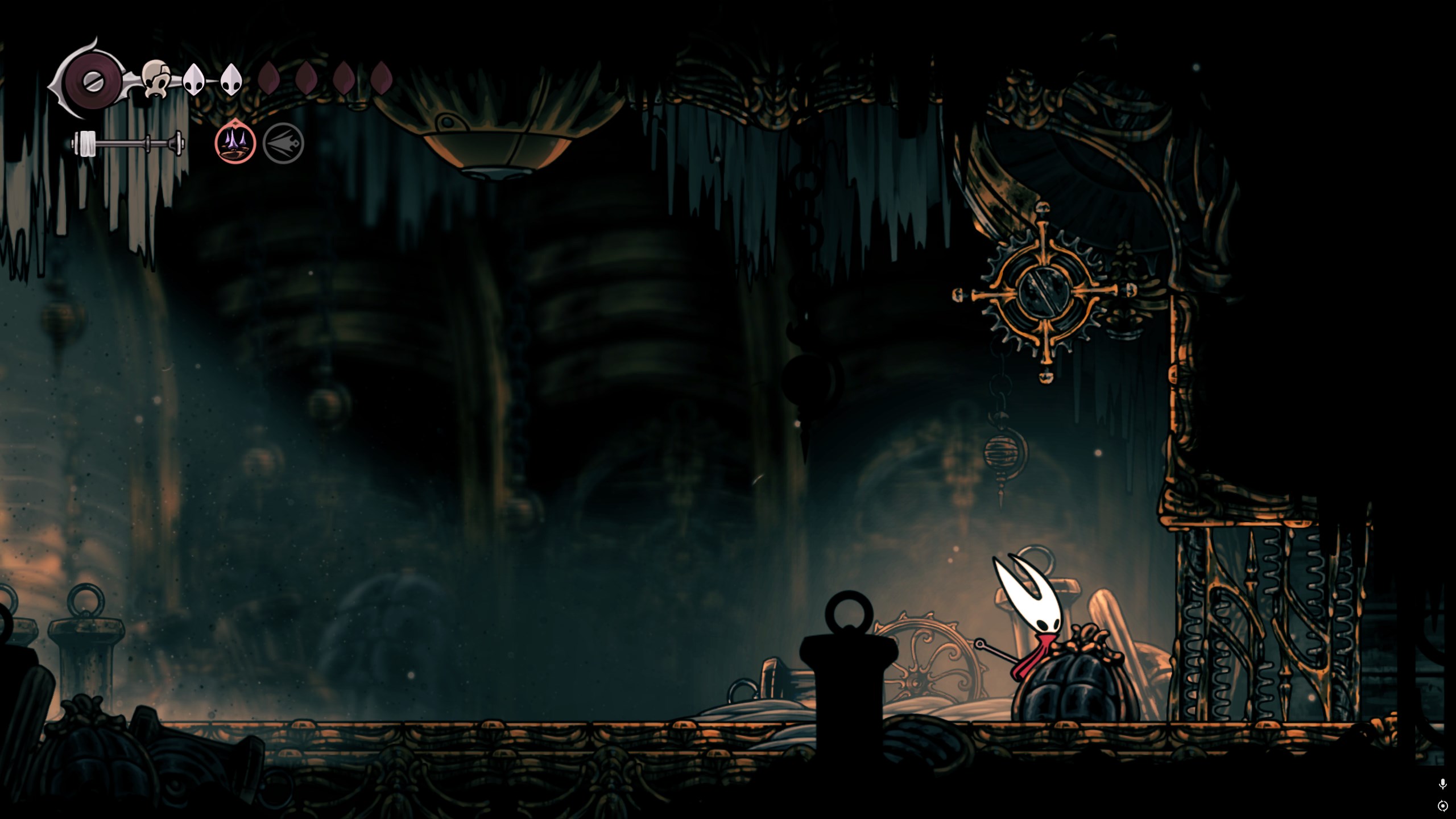Select the purple spikes trap tool icon
The width and height of the screenshot is (1456, 819).
235,143
